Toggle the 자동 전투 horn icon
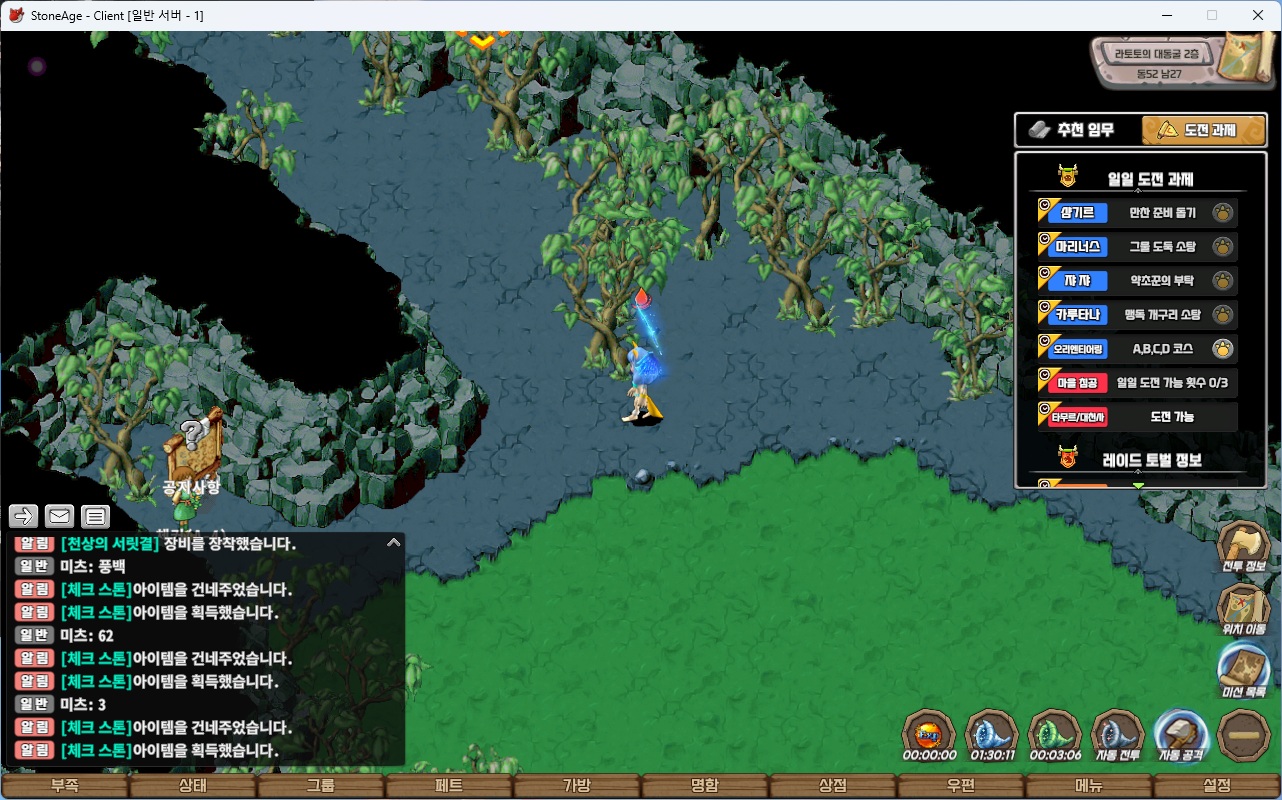Screen dimensions: 1282x800 tap(1117, 735)
